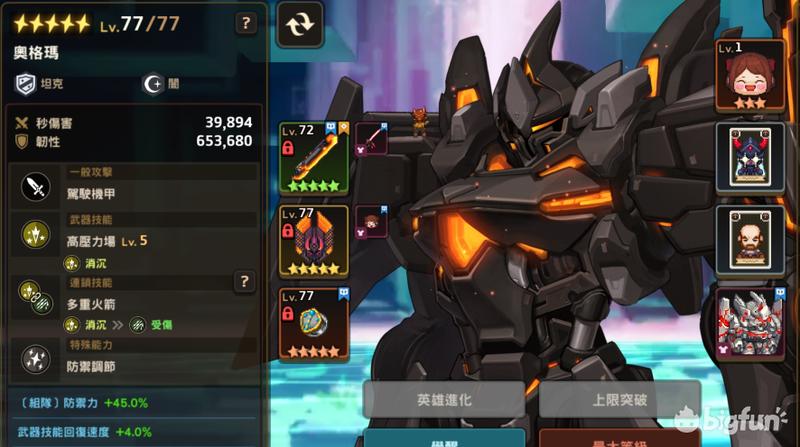Image resolution: width=800 pixels, height=447 pixels.
Task: Select the horned demon card slot
Action: 750,155
